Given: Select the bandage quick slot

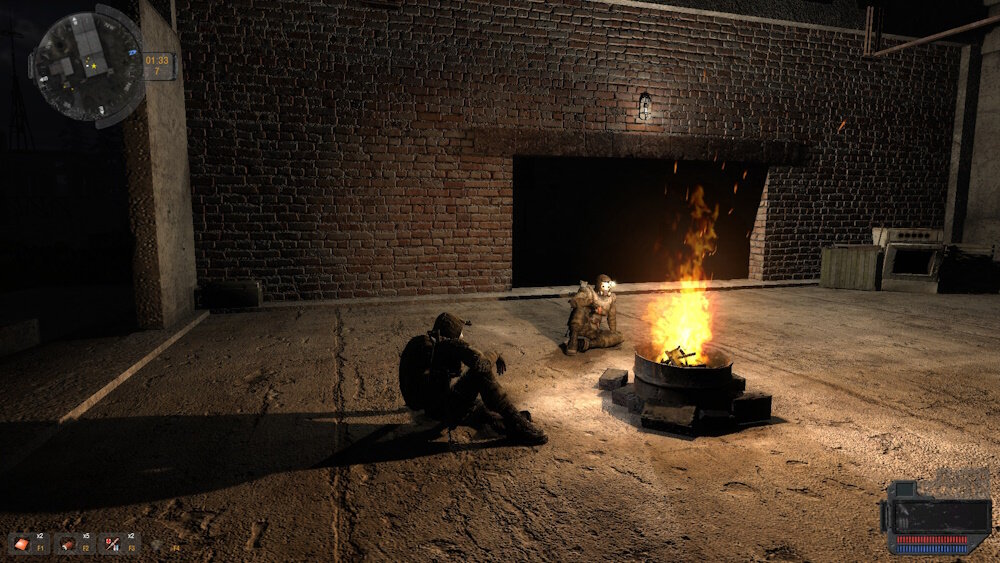Looking at the screenshot, I should tap(23, 544).
